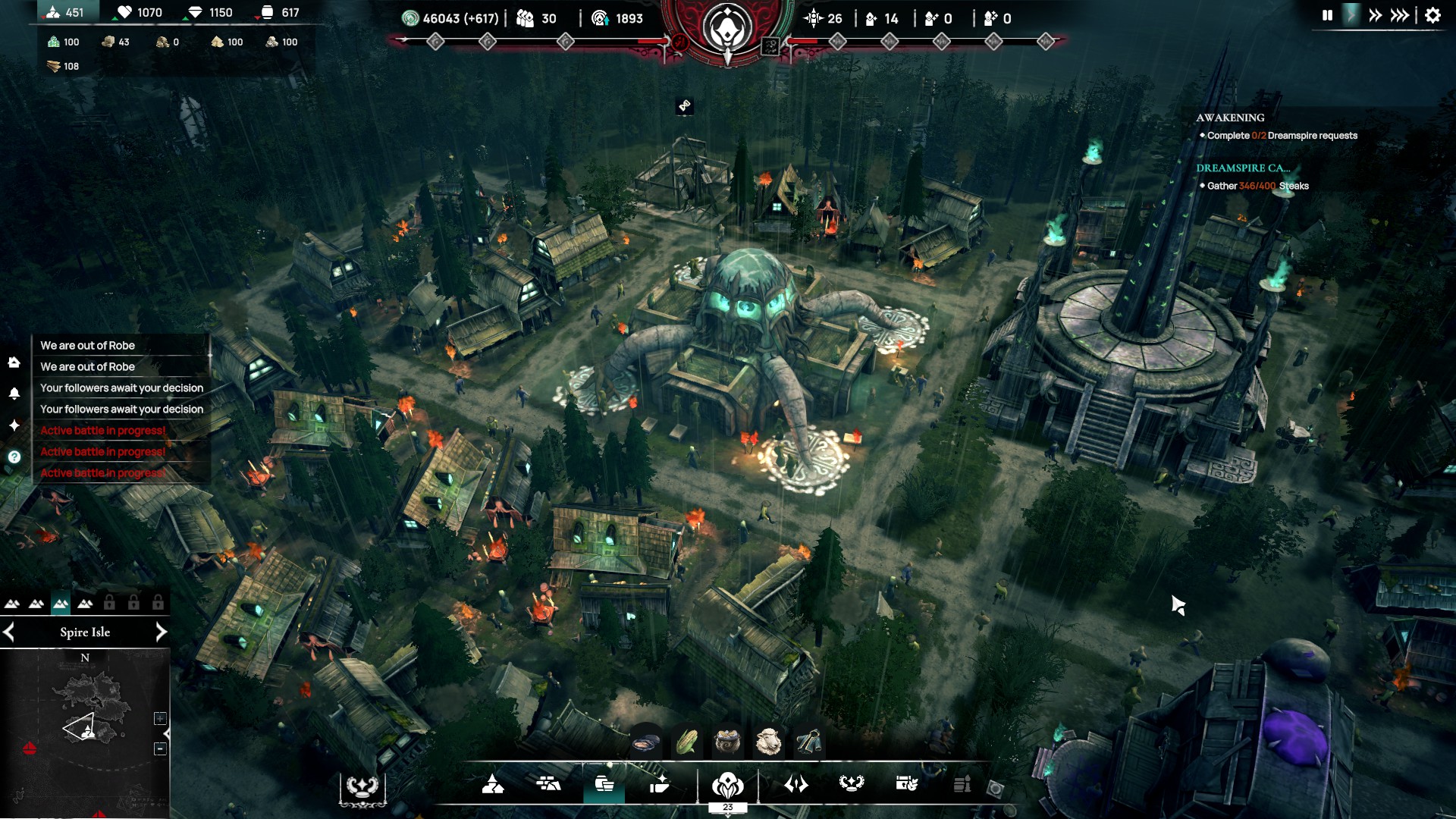Screen dimensions: 1456x819
Task: Select the robe goods icon
Action: [x=808, y=742]
